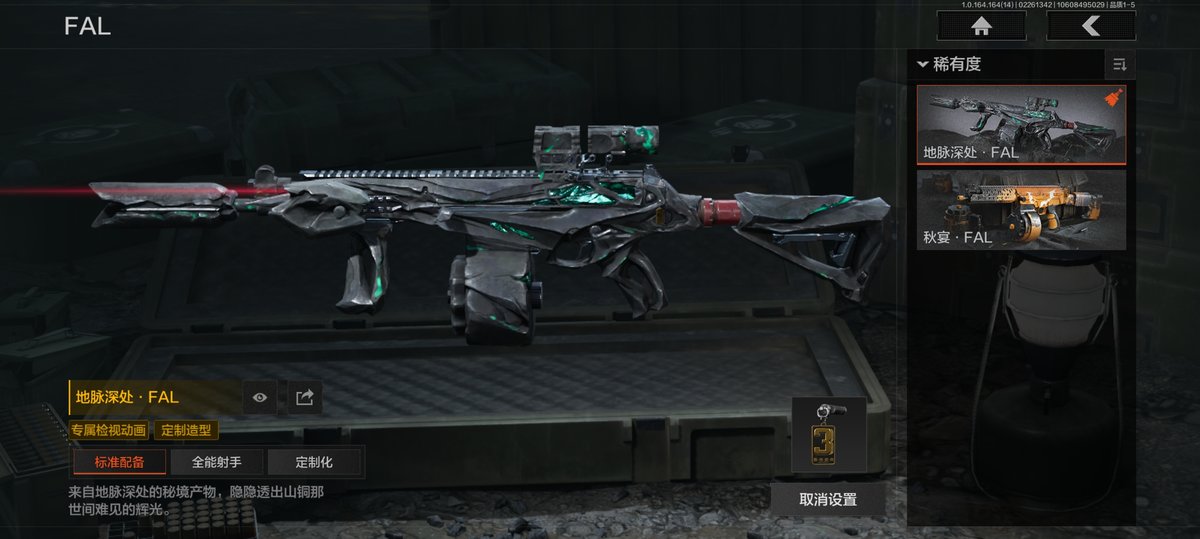Click the back arrow button
1200x539 pixels.
pos(1091,26)
